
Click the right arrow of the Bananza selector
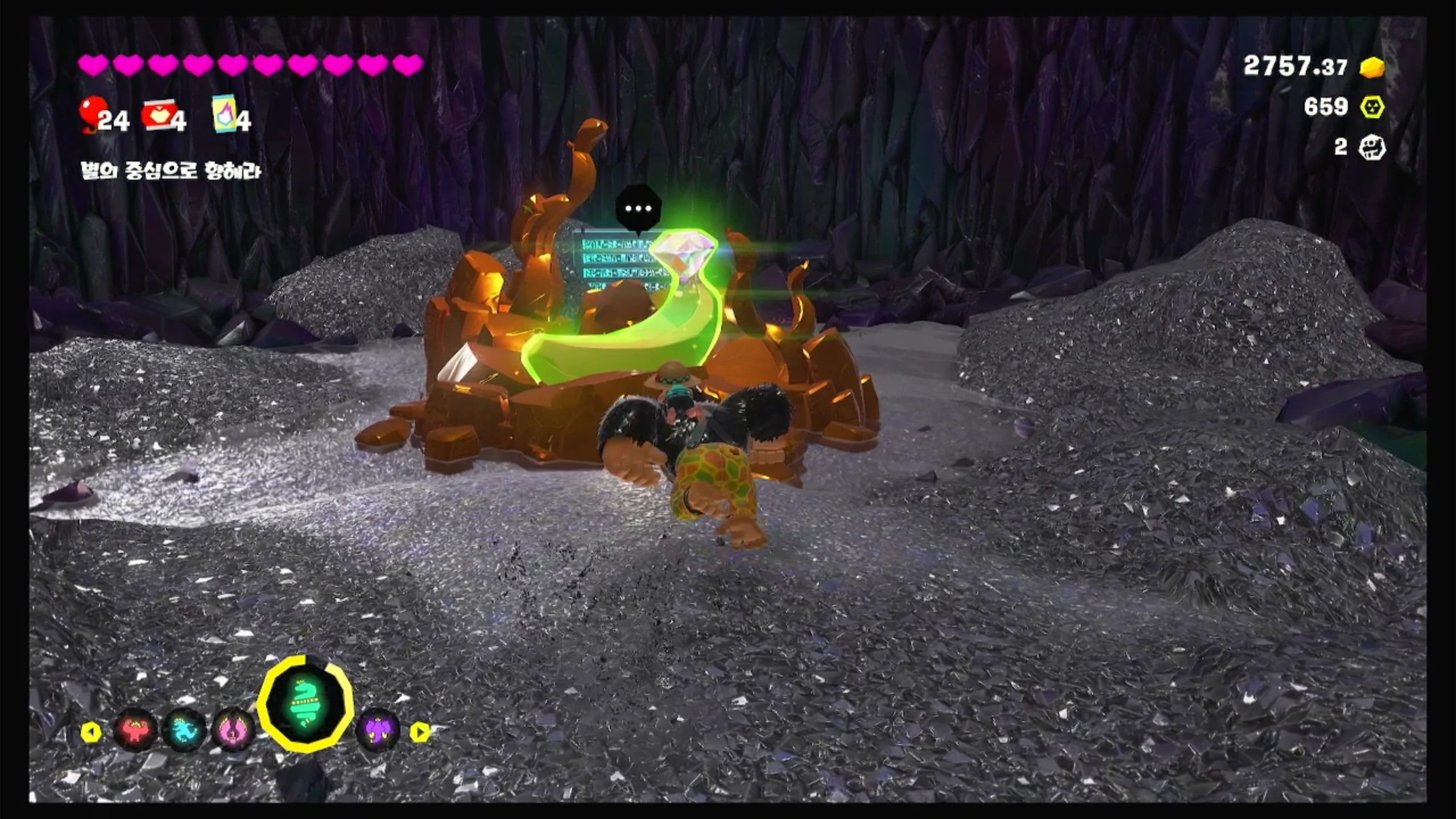coord(420,733)
